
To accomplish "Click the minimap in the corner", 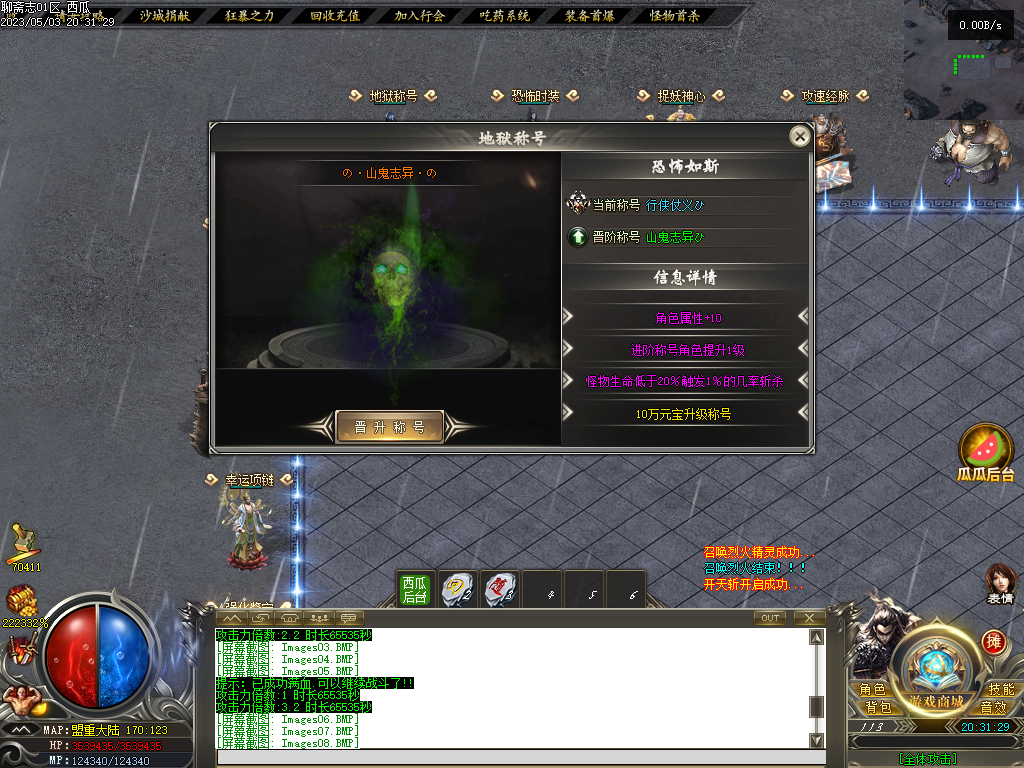I will click(964, 60).
